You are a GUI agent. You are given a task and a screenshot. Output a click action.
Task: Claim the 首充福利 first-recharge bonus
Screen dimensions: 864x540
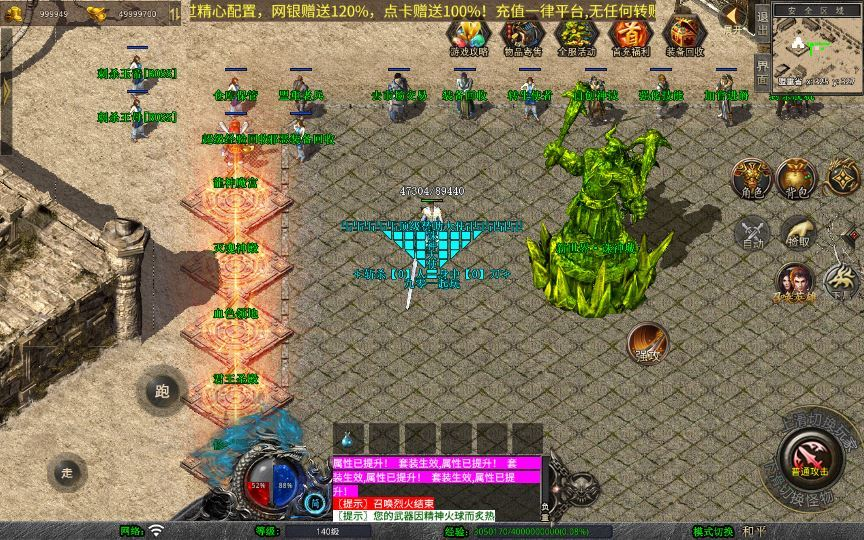(628, 34)
